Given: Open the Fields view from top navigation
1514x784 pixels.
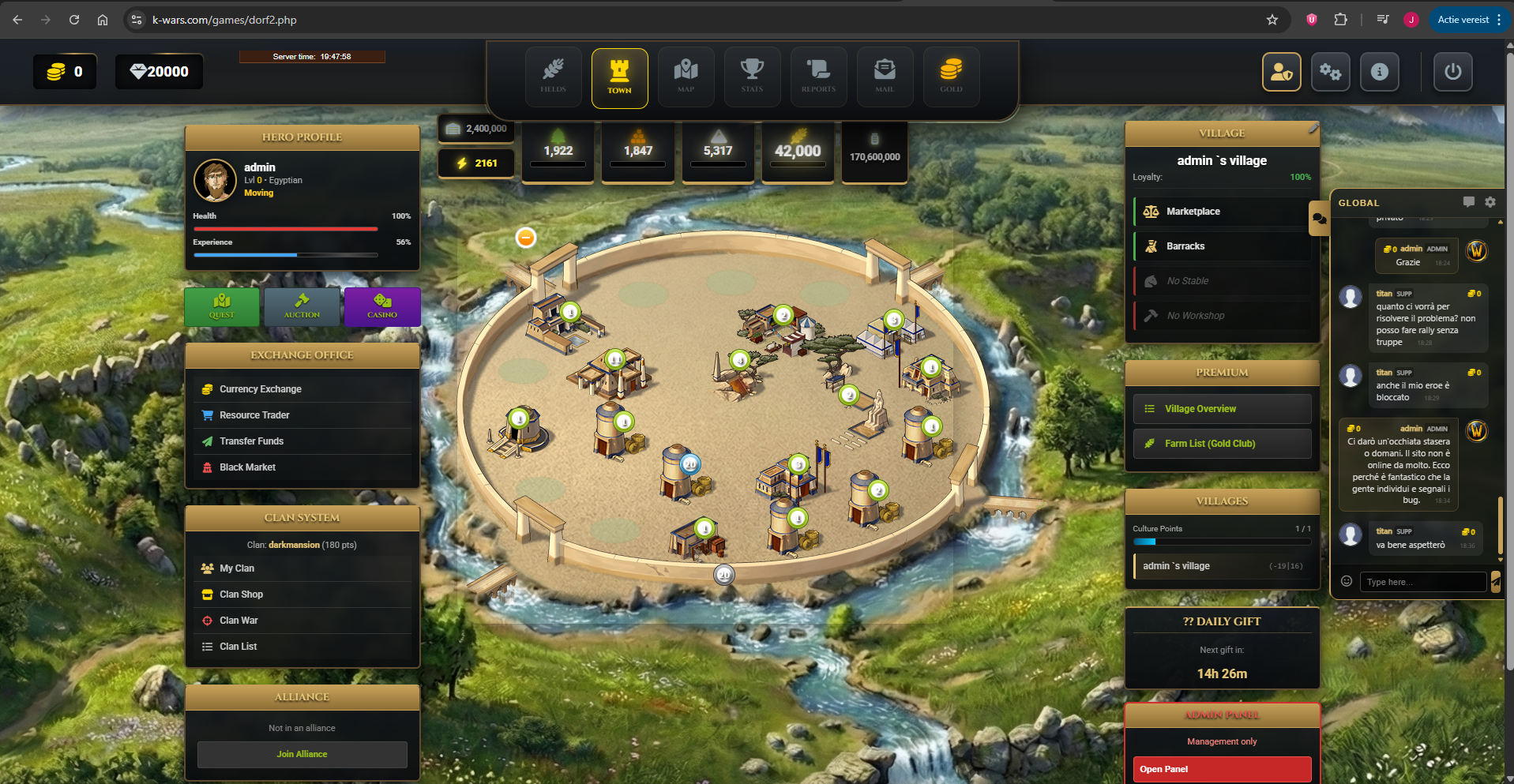Looking at the screenshot, I should [x=553, y=77].
